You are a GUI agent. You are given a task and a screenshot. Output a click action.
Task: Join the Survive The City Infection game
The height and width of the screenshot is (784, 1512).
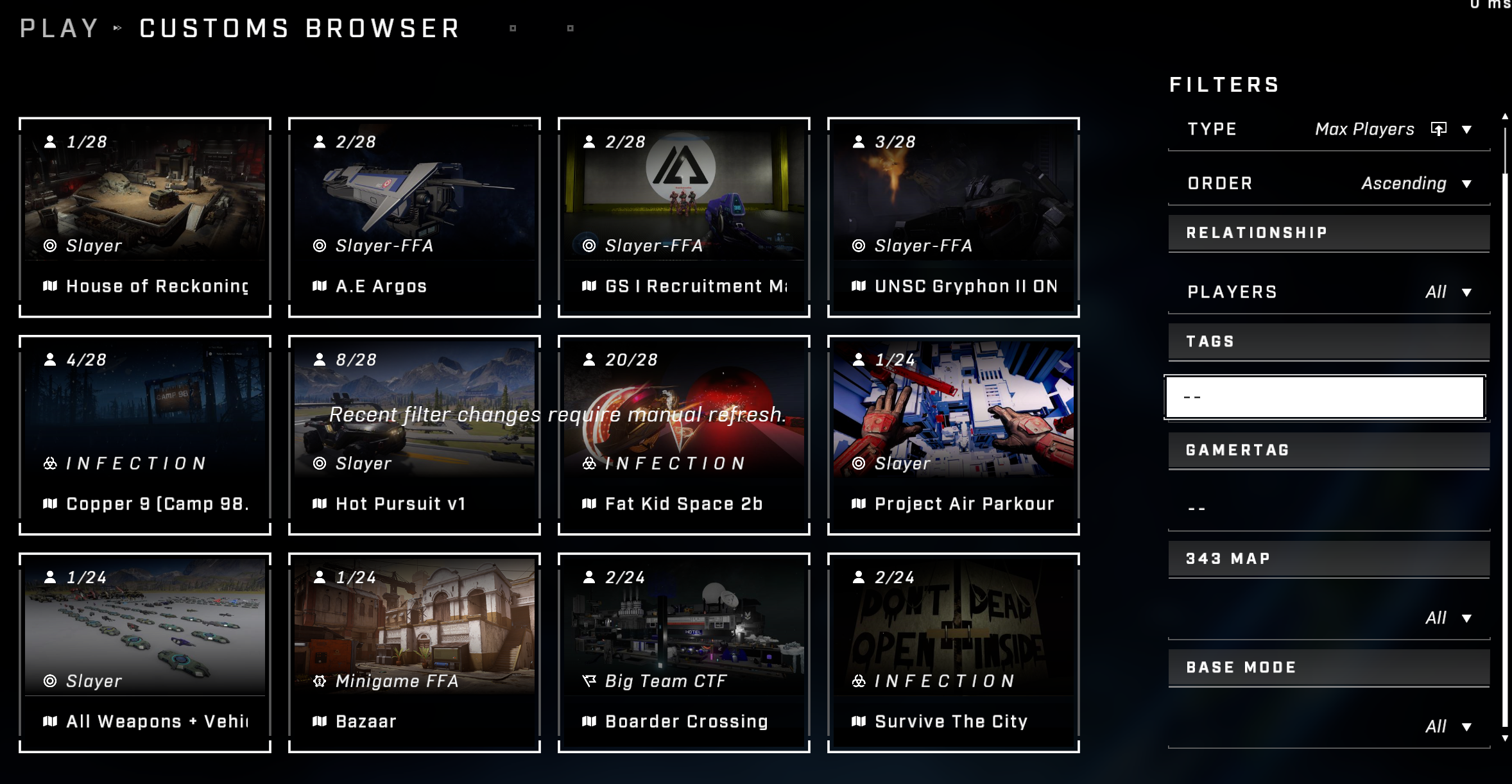(954, 652)
